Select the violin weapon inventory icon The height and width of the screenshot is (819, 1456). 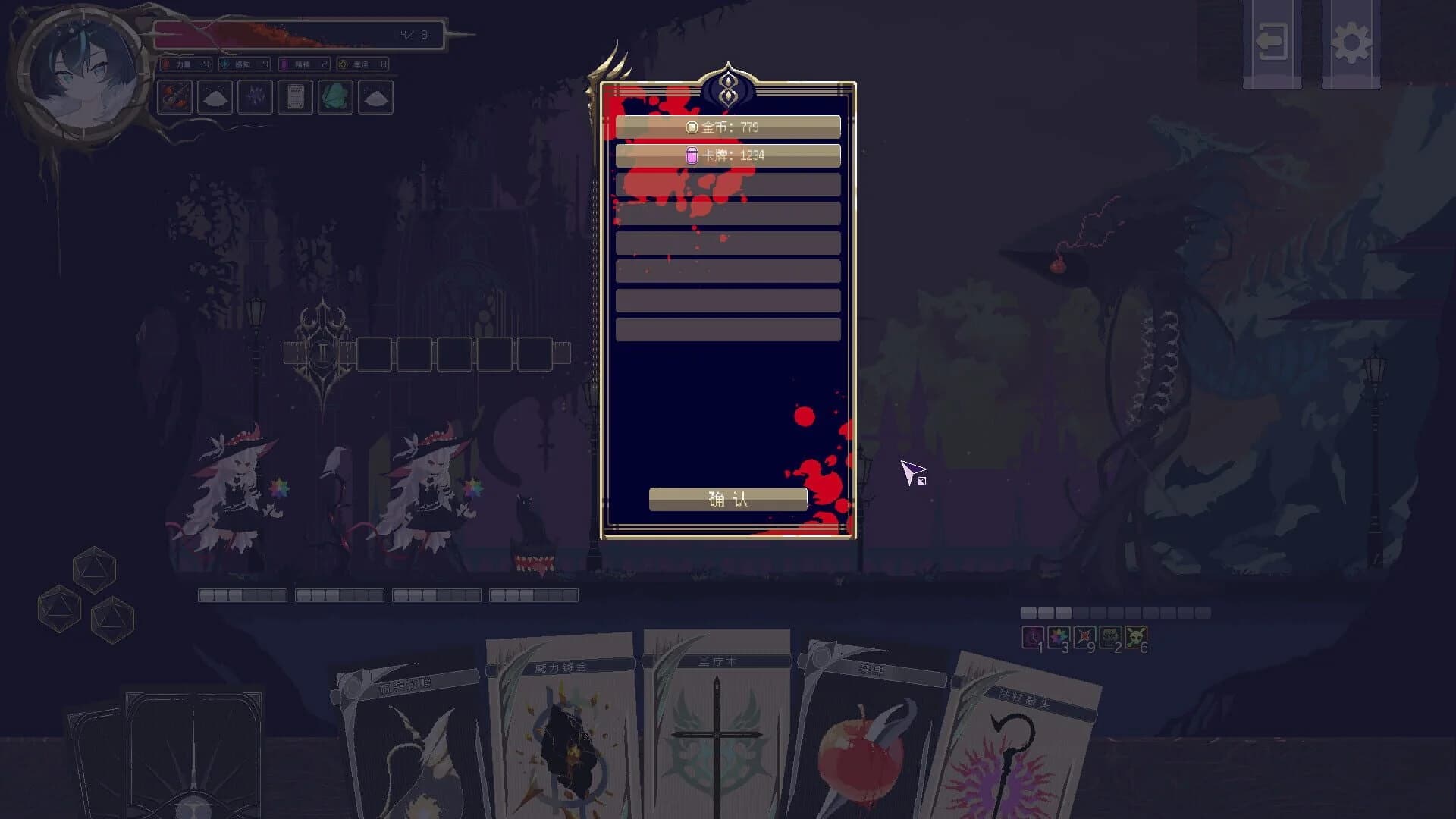[174, 99]
